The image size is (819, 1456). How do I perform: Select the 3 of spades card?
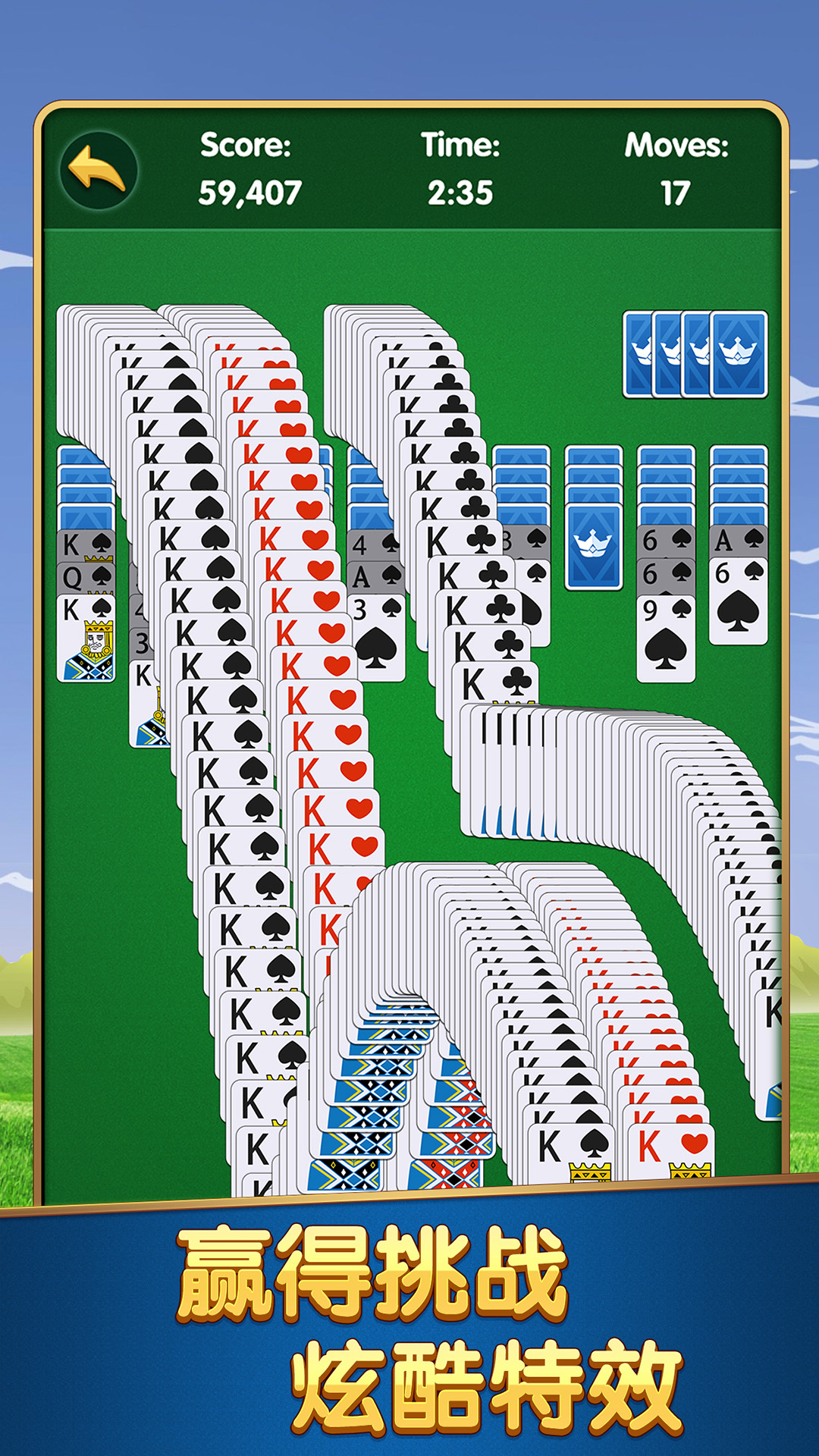click(x=376, y=639)
